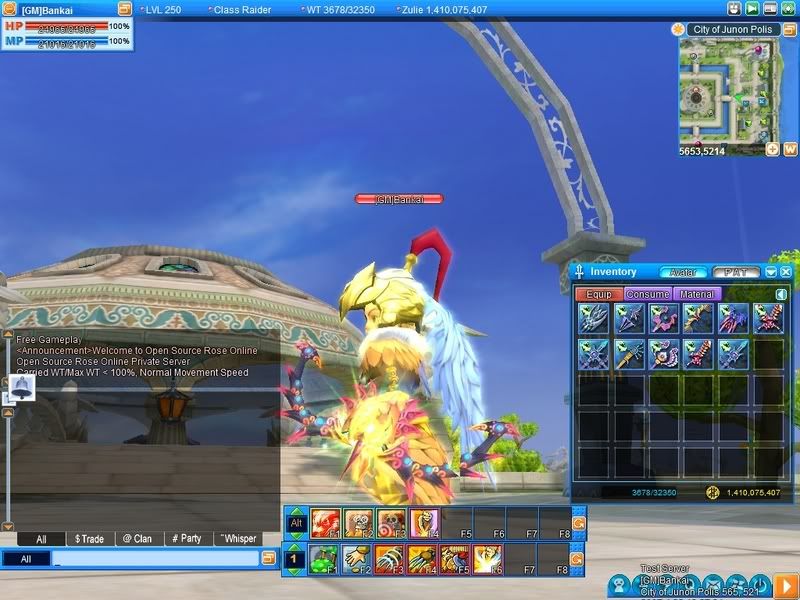This screenshot has width=800, height=600.
Task: Close the Inventory window
Action: [x=786, y=272]
